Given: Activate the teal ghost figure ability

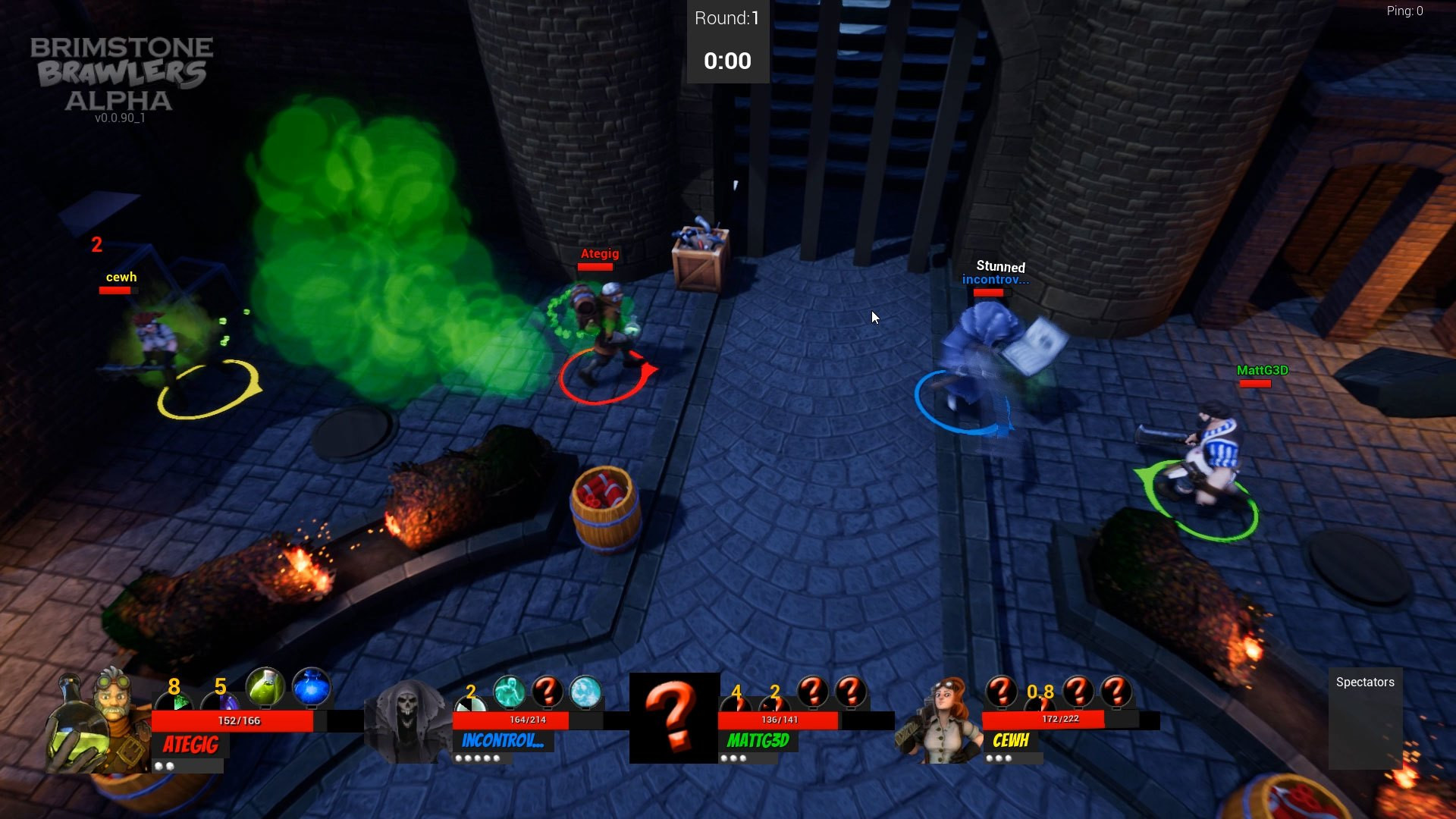Looking at the screenshot, I should (509, 692).
